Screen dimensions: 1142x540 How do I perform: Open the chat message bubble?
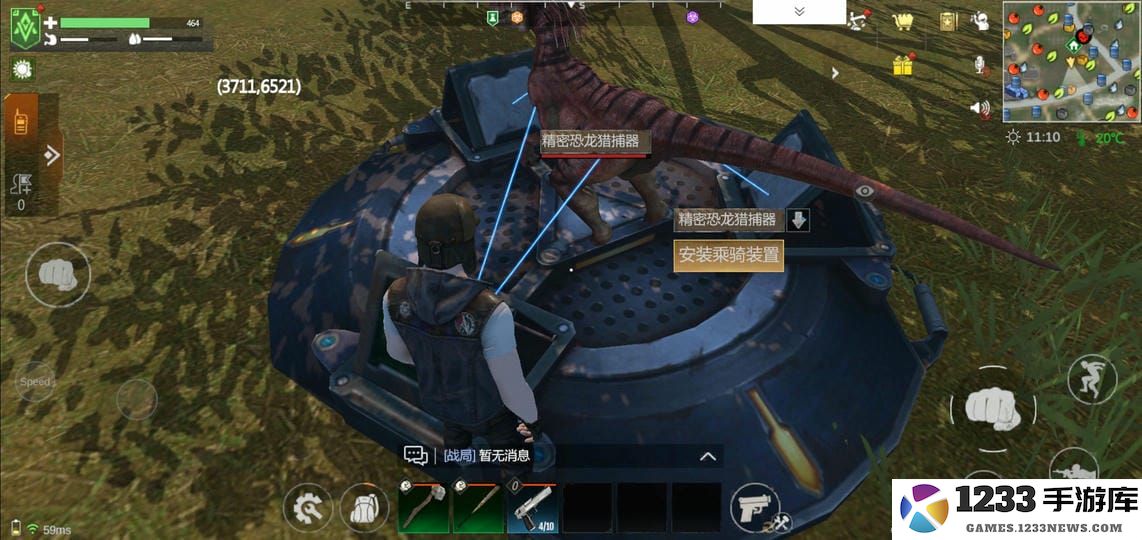coord(416,456)
